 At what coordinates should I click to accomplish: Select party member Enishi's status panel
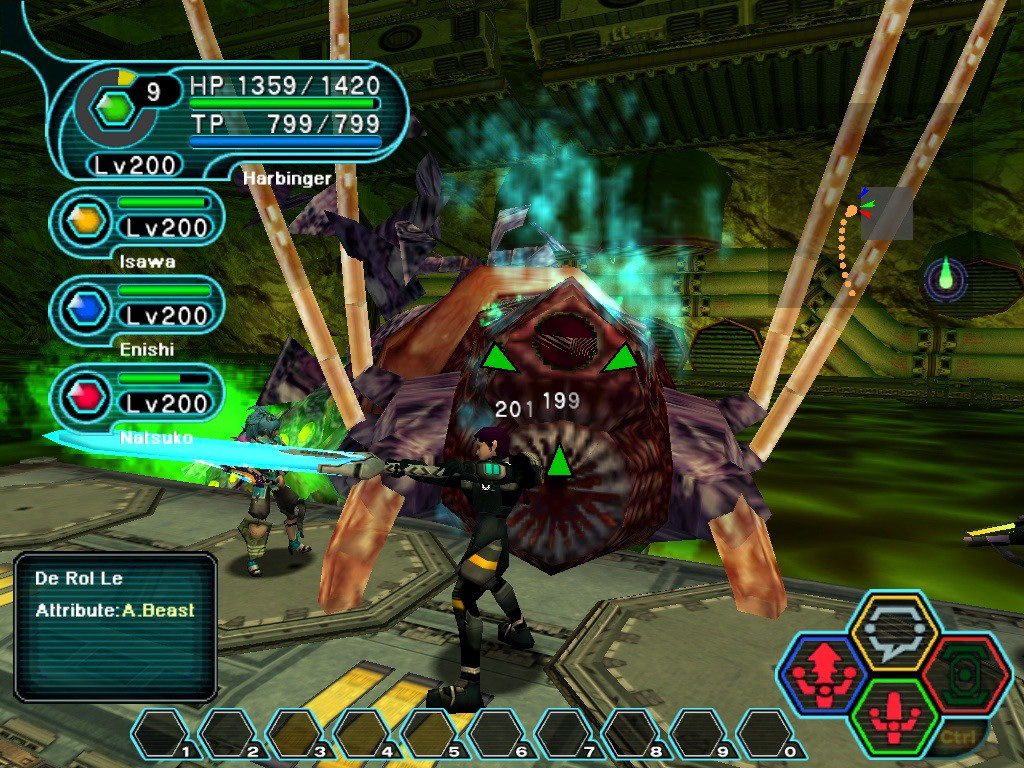coord(137,309)
